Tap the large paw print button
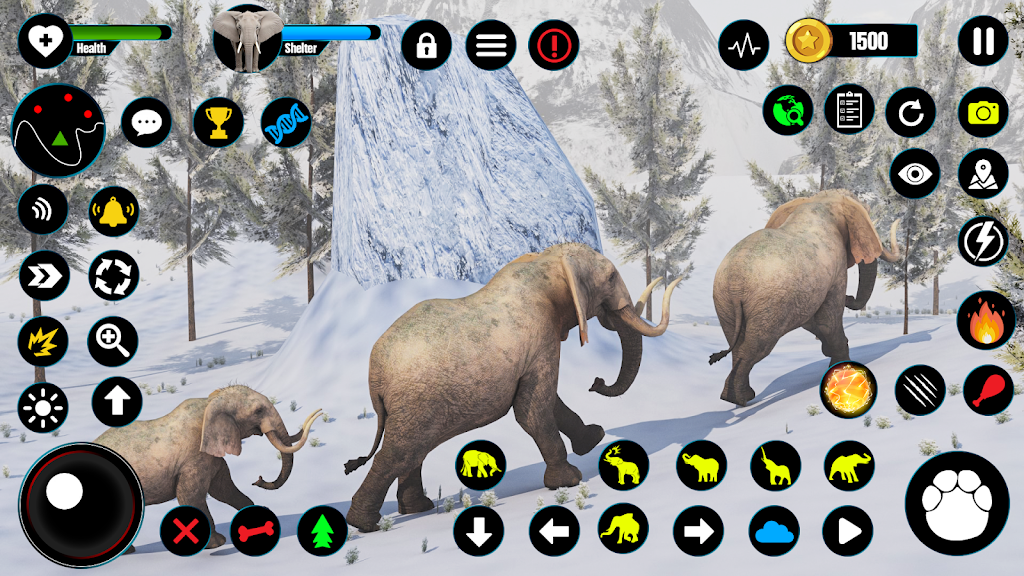This screenshot has height=576, width=1024. [956, 503]
